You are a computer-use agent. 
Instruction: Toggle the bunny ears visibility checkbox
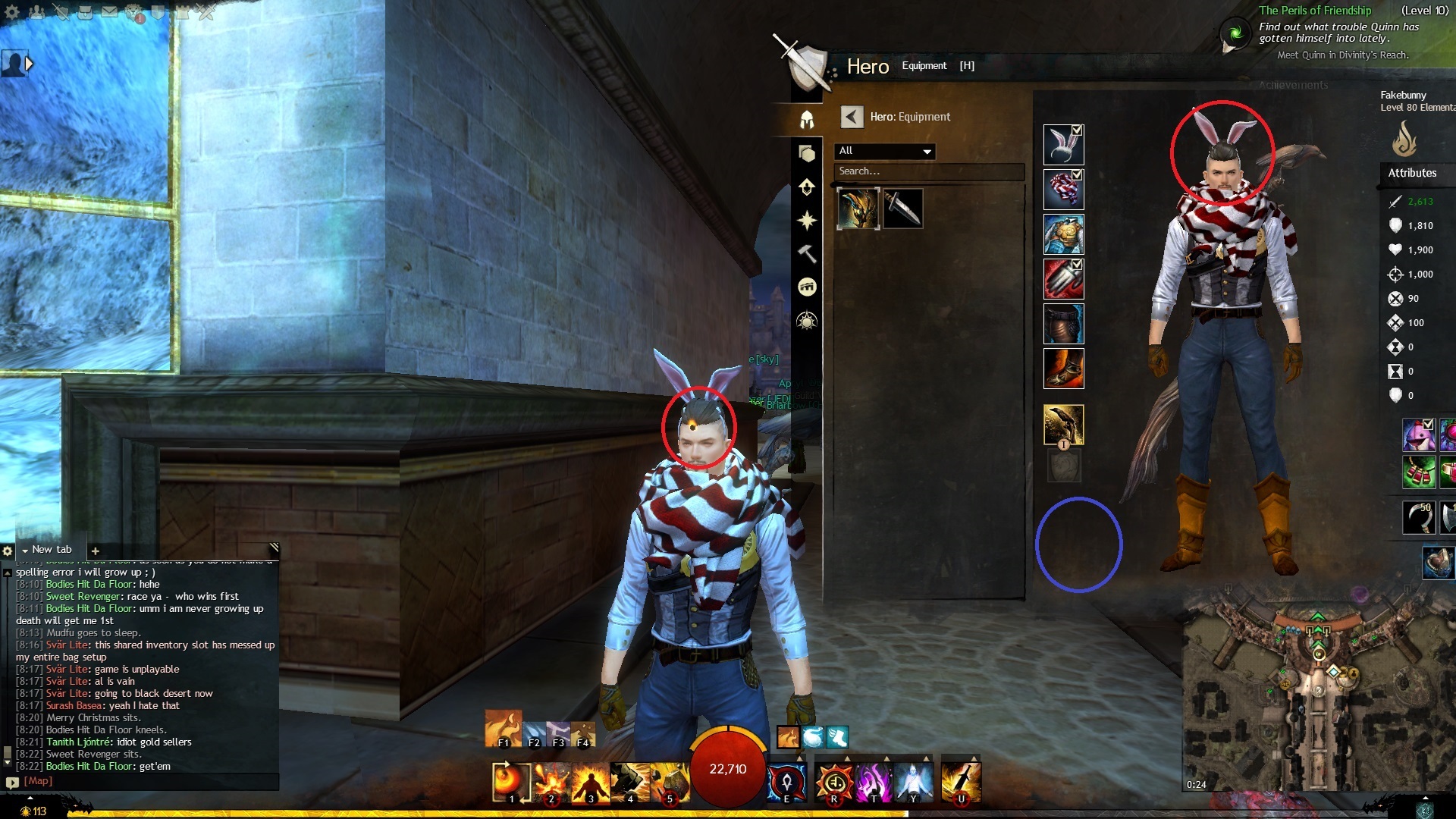pyautogui.click(x=1077, y=130)
